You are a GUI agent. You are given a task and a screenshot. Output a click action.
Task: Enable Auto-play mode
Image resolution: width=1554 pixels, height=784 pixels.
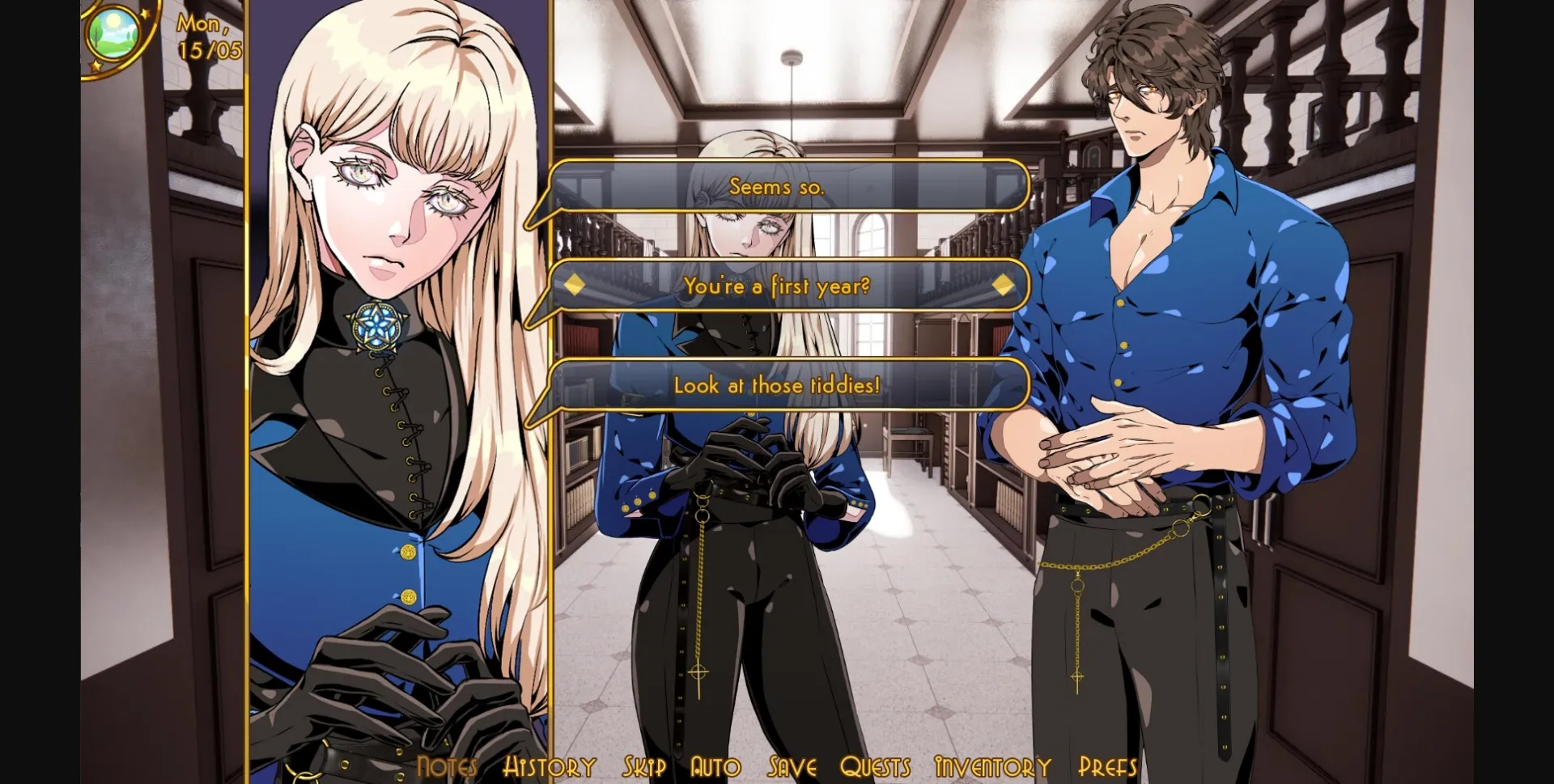tap(715, 765)
